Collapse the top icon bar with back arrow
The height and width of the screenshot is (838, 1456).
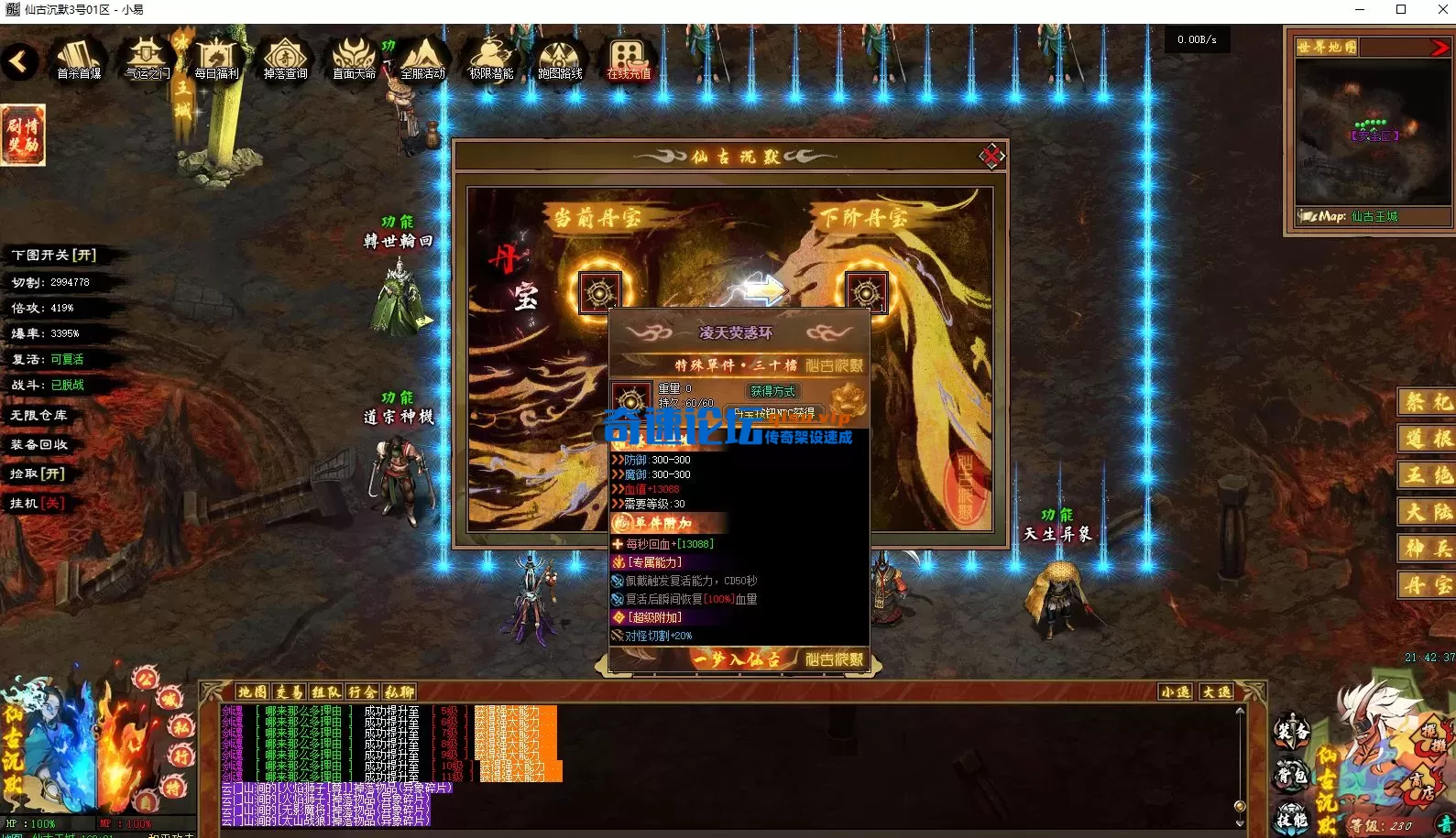19,62
